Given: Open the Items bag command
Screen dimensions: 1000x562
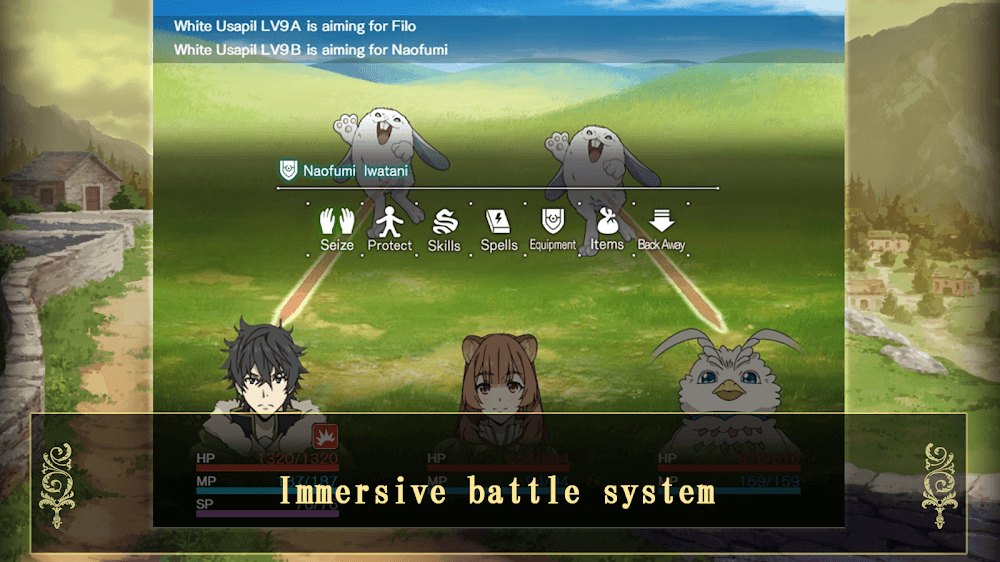Looking at the screenshot, I should (607, 229).
